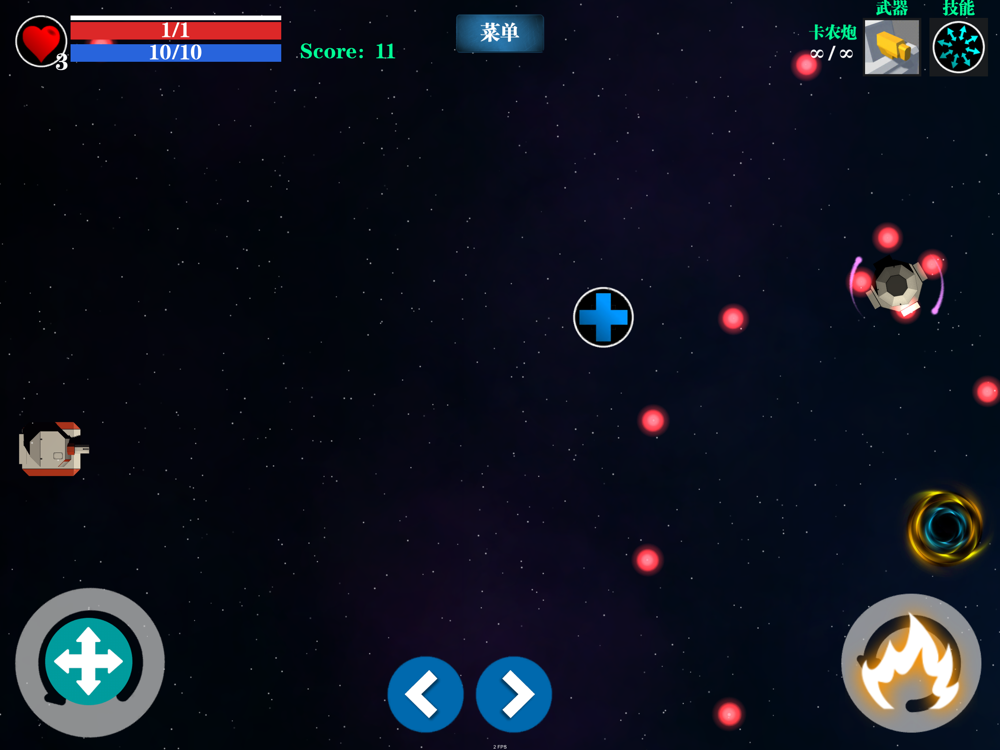
Task: Tap the movement joystick arrows button
Action: click(89, 662)
